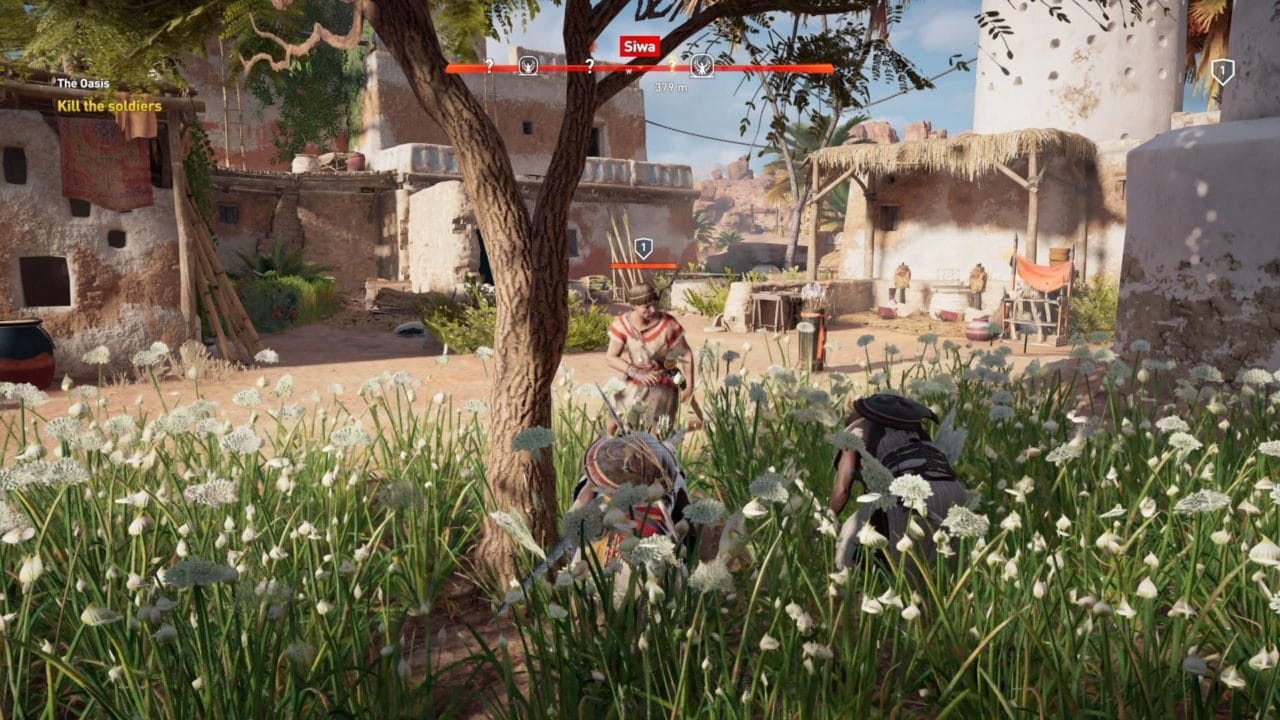1280x720 pixels.
Task: Click the level 1 shield above the soldier's health bar
Action: [x=643, y=247]
